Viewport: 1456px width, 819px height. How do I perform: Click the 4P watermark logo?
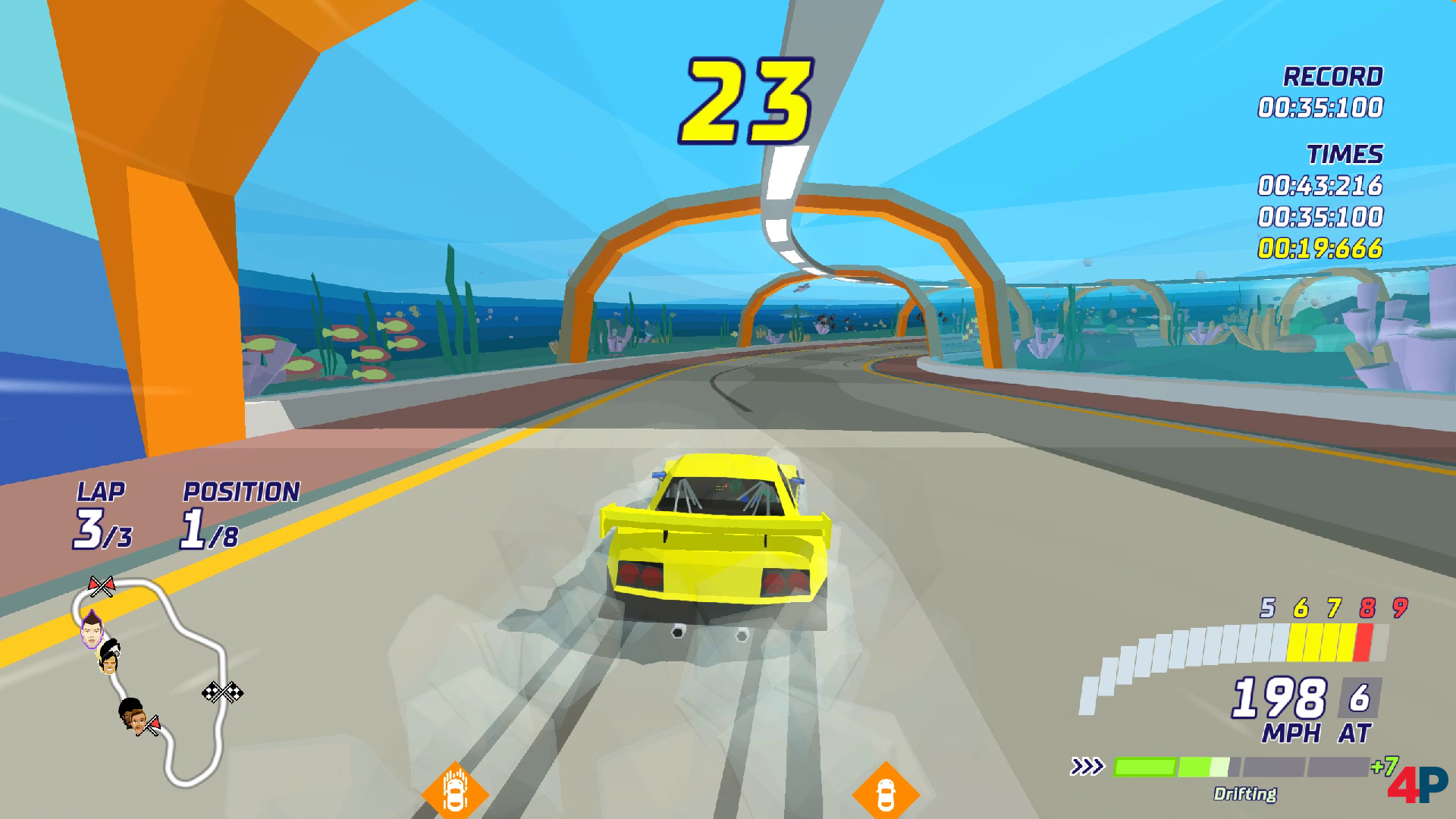point(1417,783)
